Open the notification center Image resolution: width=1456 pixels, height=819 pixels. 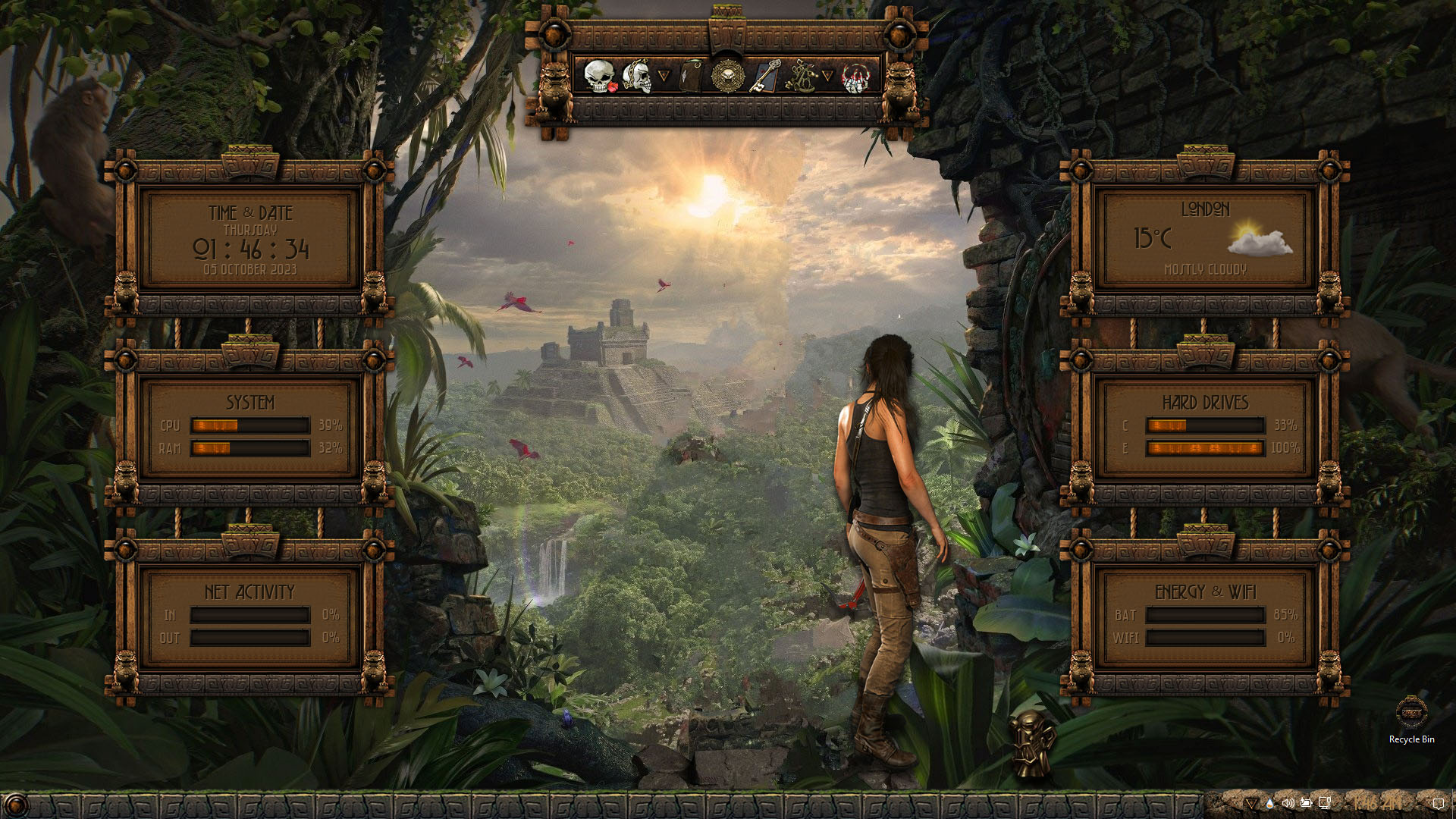coord(1439,802)
